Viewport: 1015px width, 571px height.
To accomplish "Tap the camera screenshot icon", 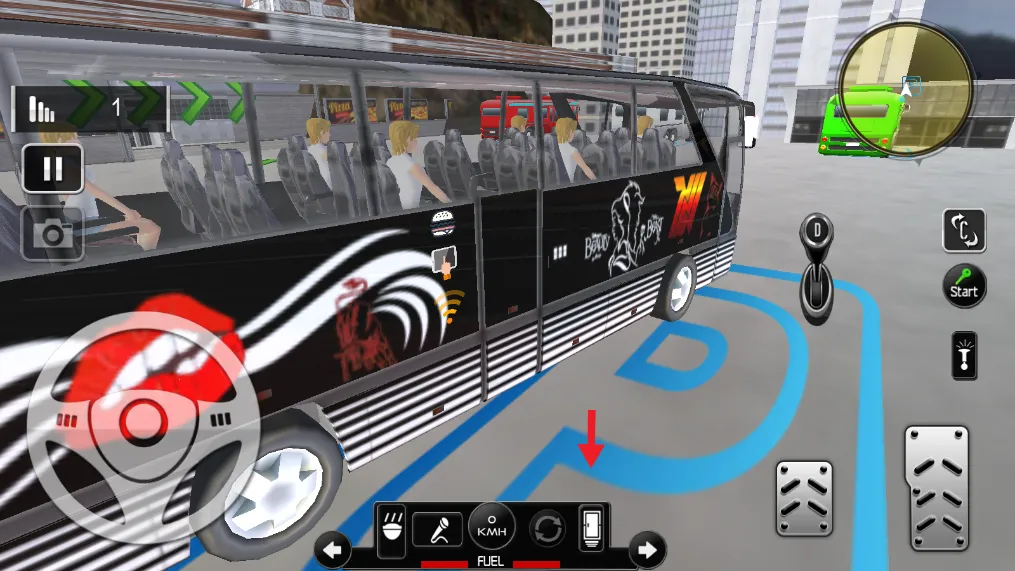I will tap(52, 234).
